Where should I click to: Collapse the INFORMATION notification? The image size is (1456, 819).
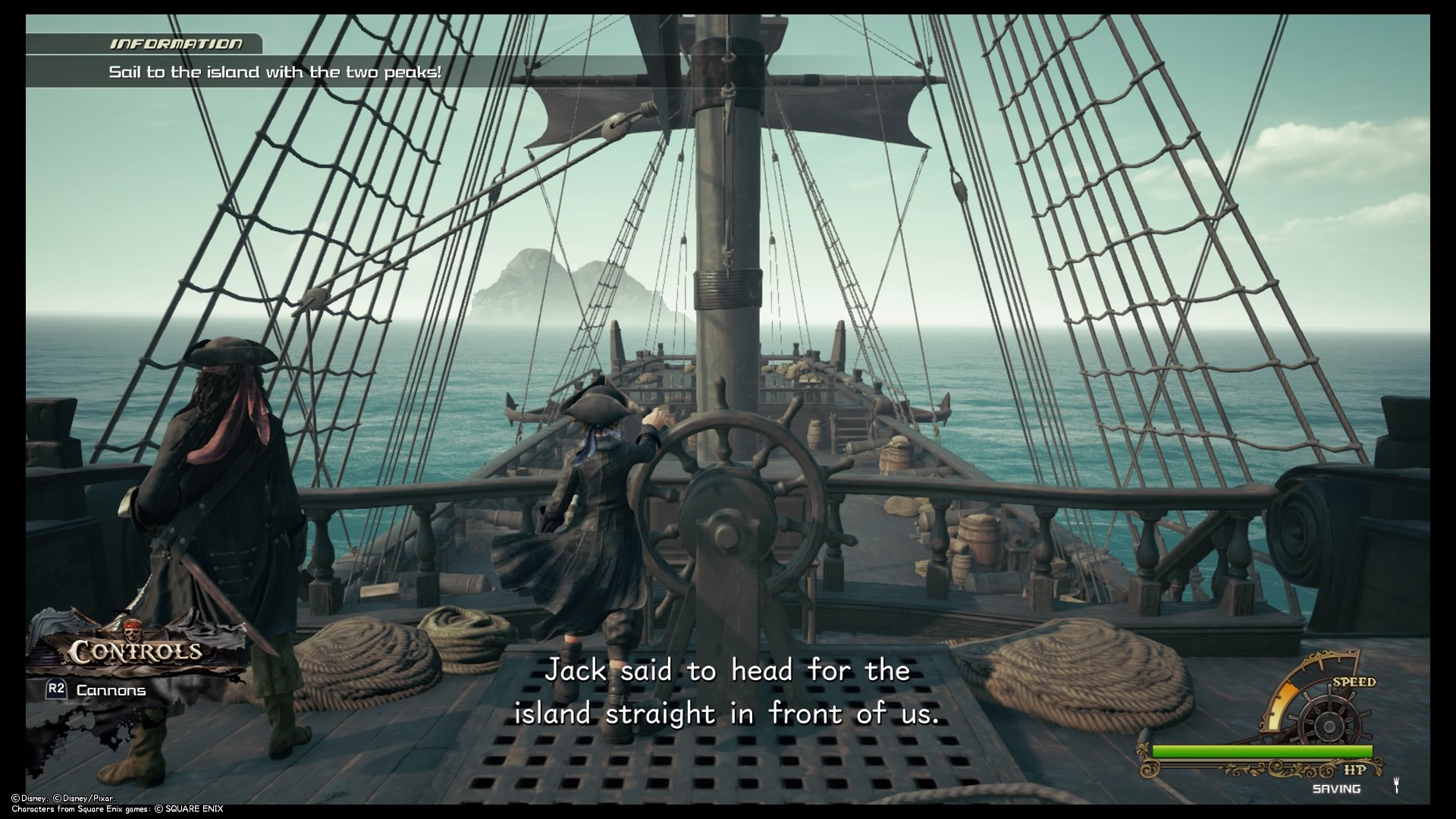[x=174, y=43]
